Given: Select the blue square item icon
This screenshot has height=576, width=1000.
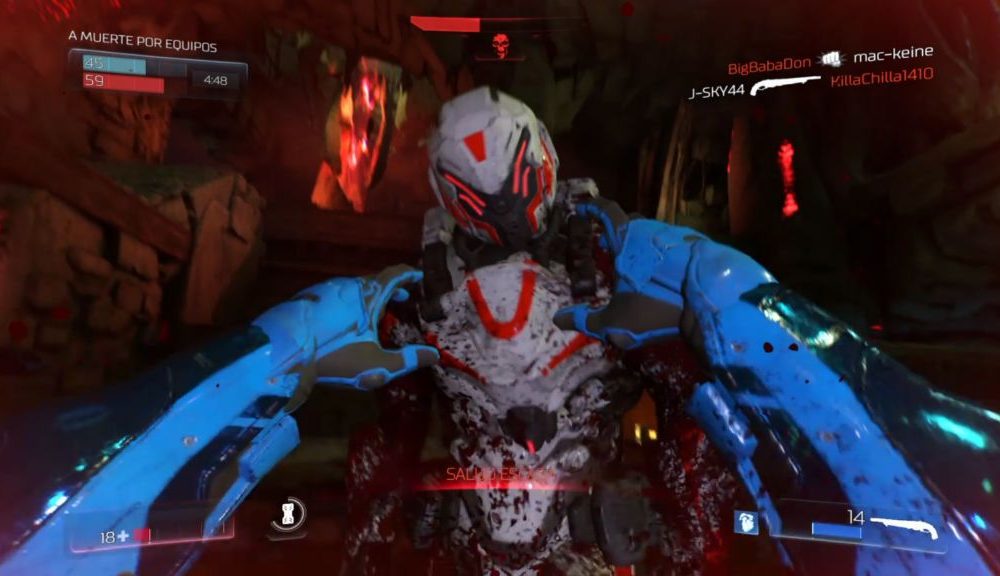Looking at the screenshot, I should (x=744, y=522).
